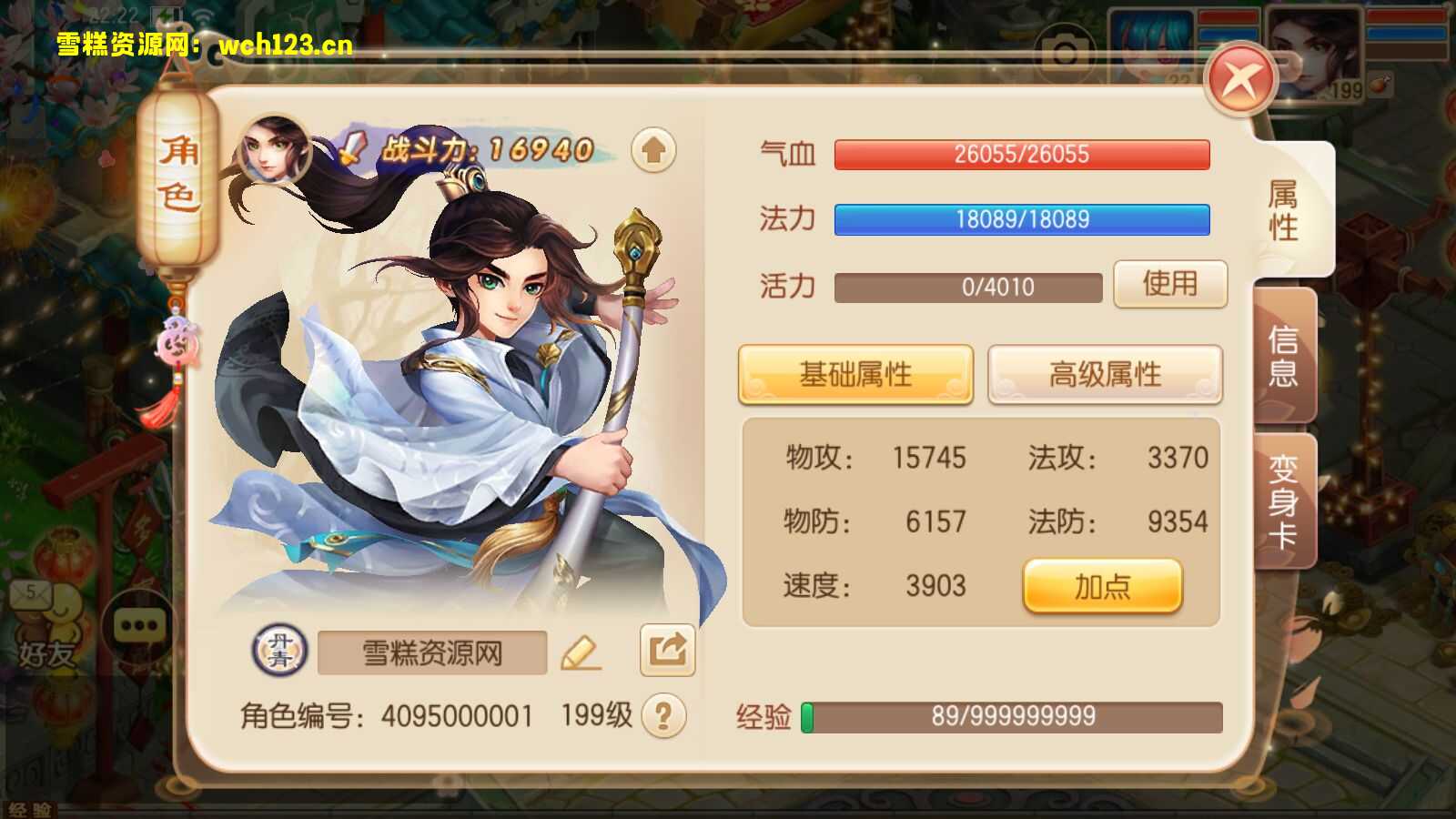Image resolution: width=1456 pixels, height=819 pixels.
Task: Click the 丹青 round badge icon
Action: coord(279,652)
